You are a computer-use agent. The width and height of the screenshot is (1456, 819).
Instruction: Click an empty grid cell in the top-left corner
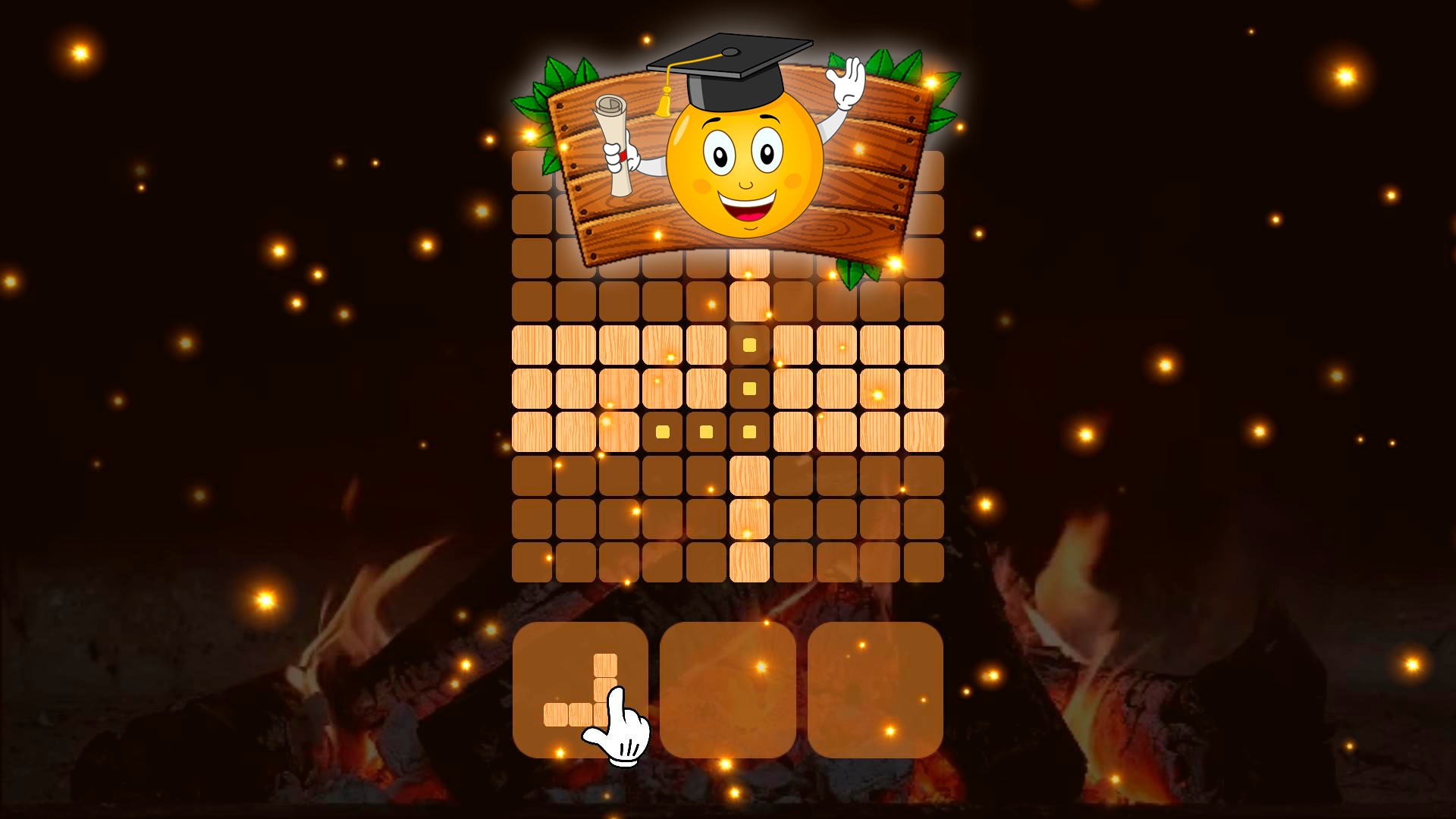coord(531,171)
